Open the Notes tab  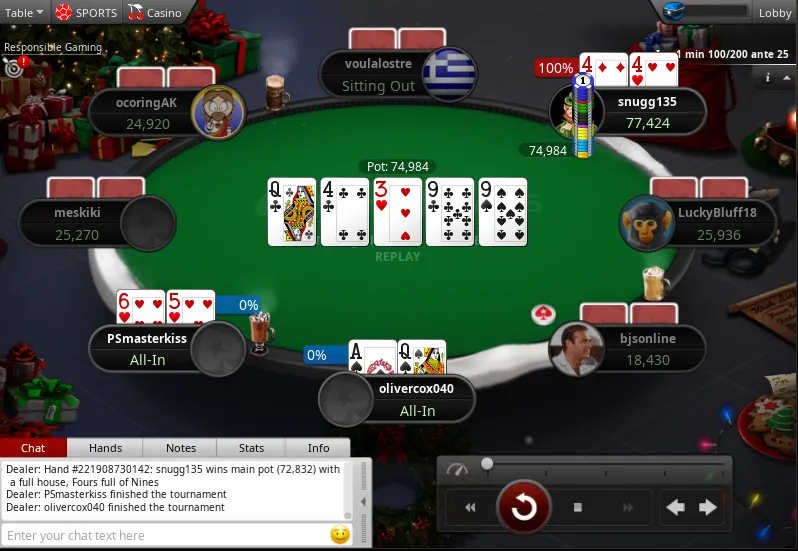(x=181, y=448)
